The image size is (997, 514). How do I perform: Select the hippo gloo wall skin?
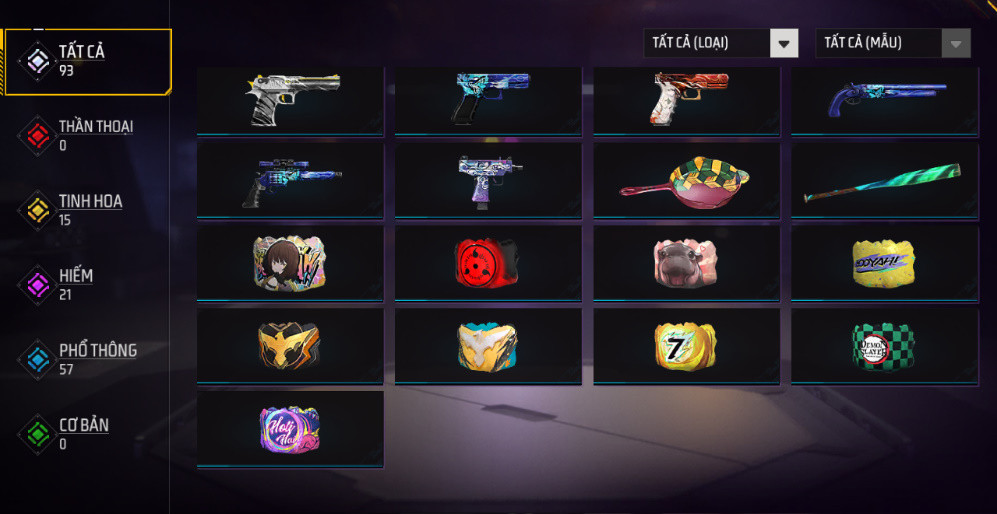pyautogui.click(x=686, y=263)
